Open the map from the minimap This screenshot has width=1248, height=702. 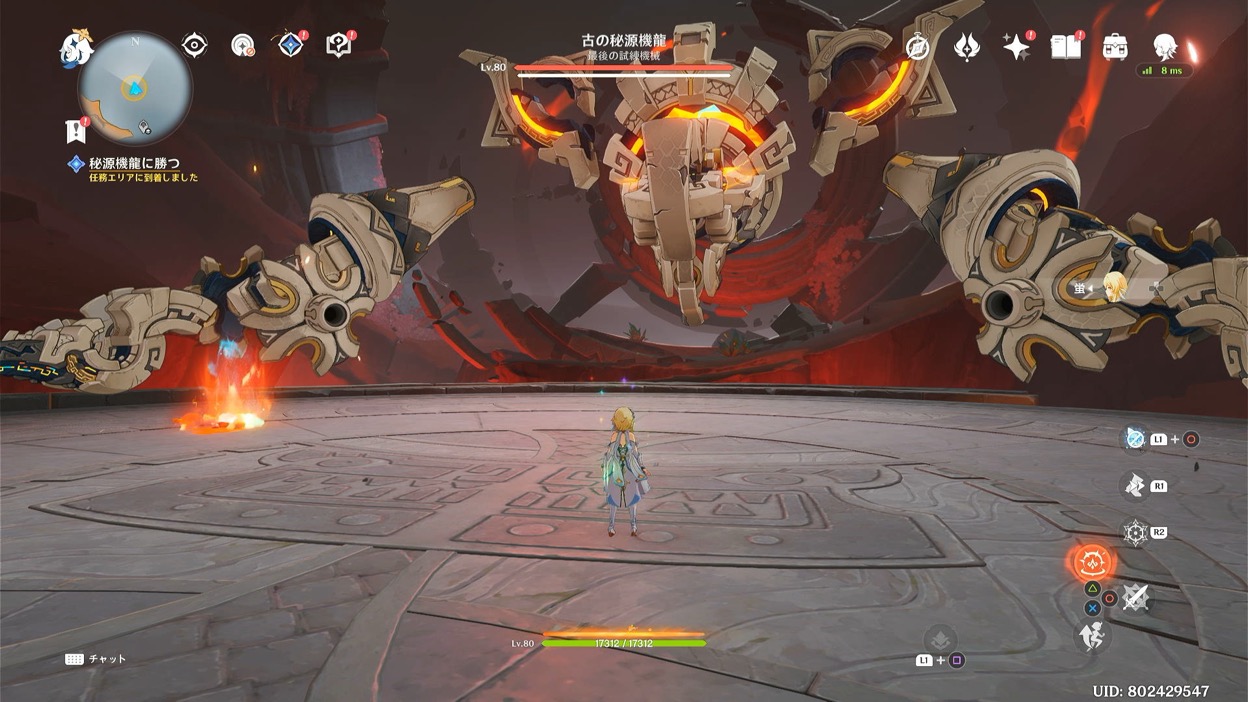point(134,89)
